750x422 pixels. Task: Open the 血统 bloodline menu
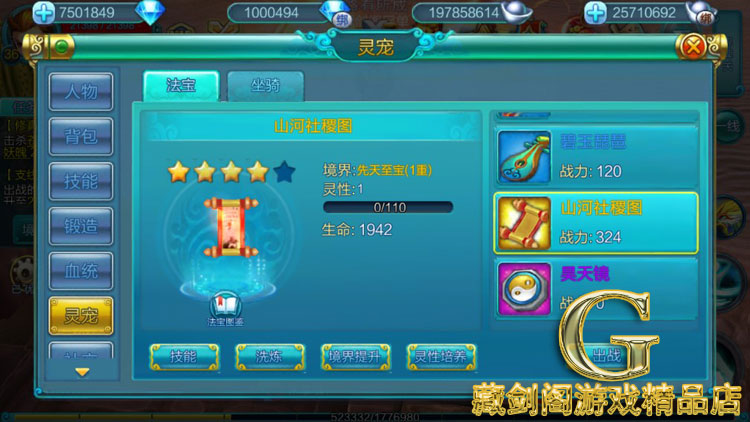click(81, 272)
